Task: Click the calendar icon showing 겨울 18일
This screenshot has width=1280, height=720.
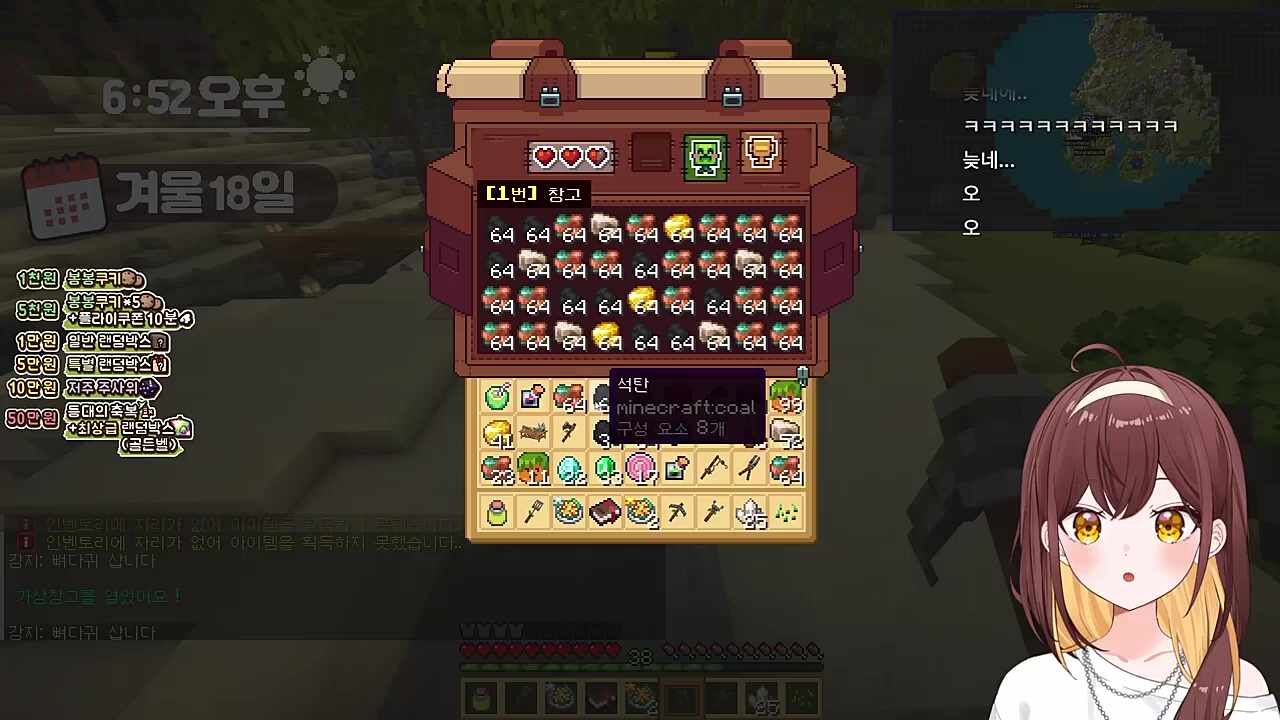Action: pyautogui.click(x=66, y=196)
